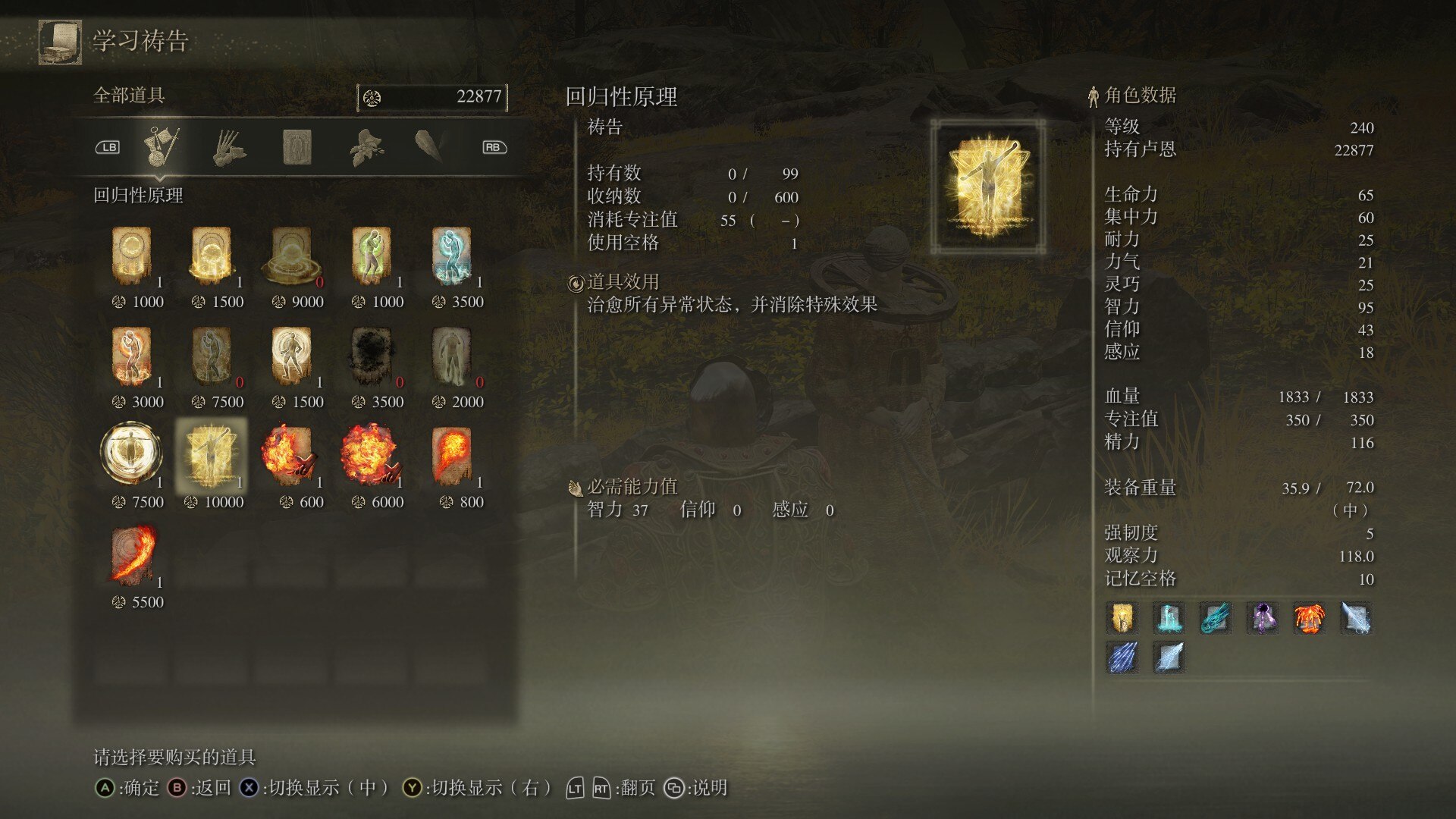Open the scrolls category stone tablet icon

click(x=297, y=146)
